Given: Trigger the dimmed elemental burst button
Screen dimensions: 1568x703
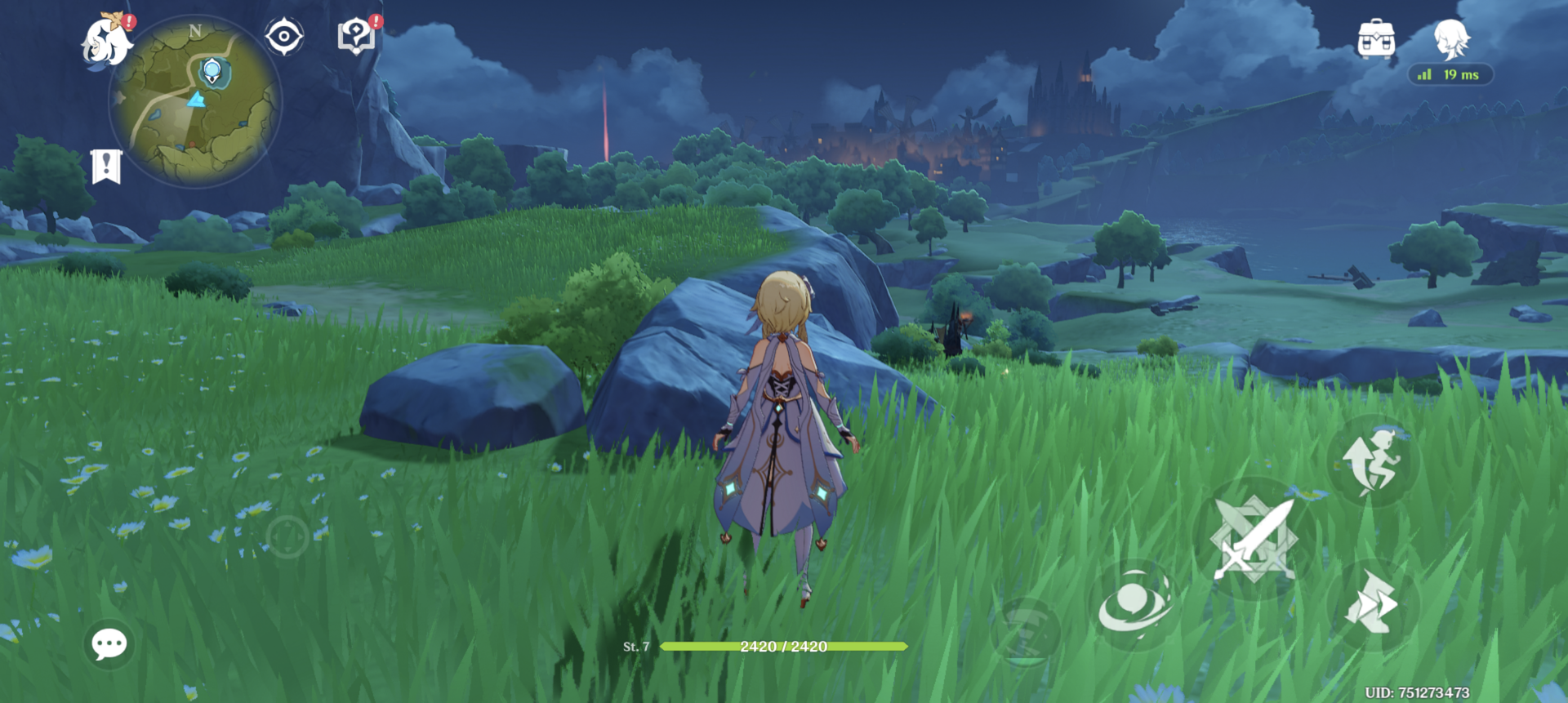Looking at the screenshot, I should (x=1025, y=633).
